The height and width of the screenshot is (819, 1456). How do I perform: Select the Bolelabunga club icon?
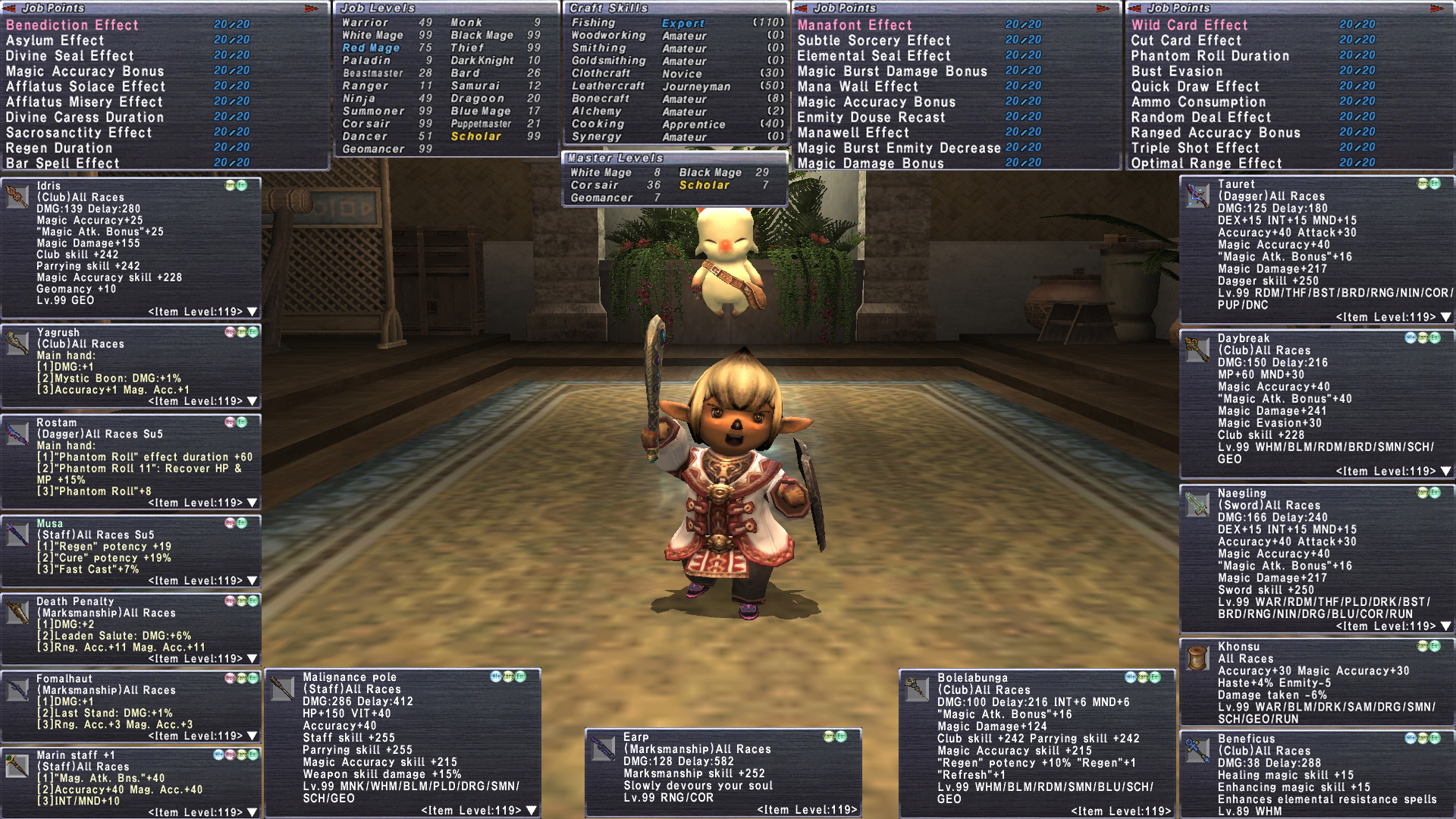pyautogui.click(x=916, y=689)
